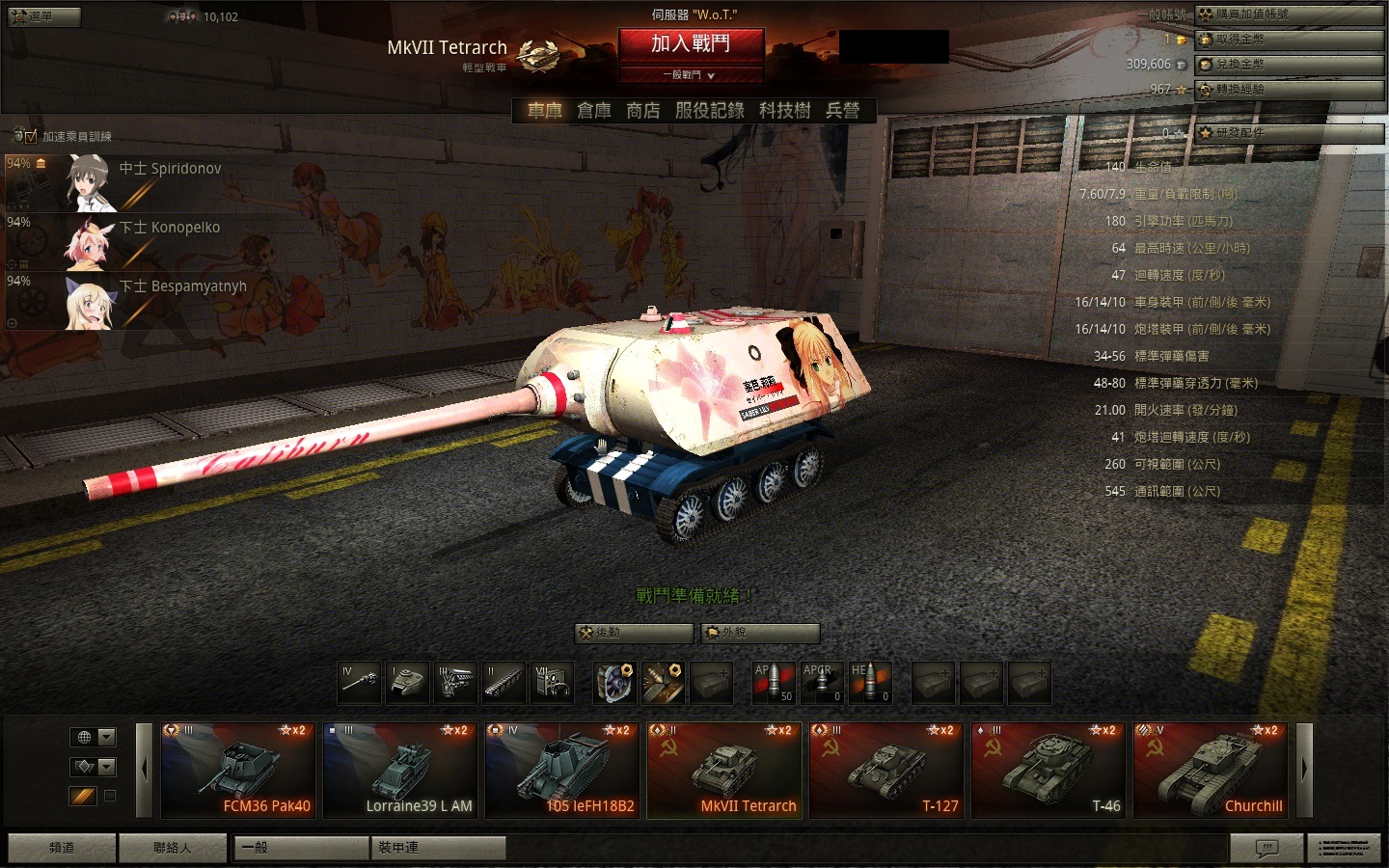Open the 一般戰鬥 battle type dropdown
This screenshot has height=868, width=1389.
691,75
